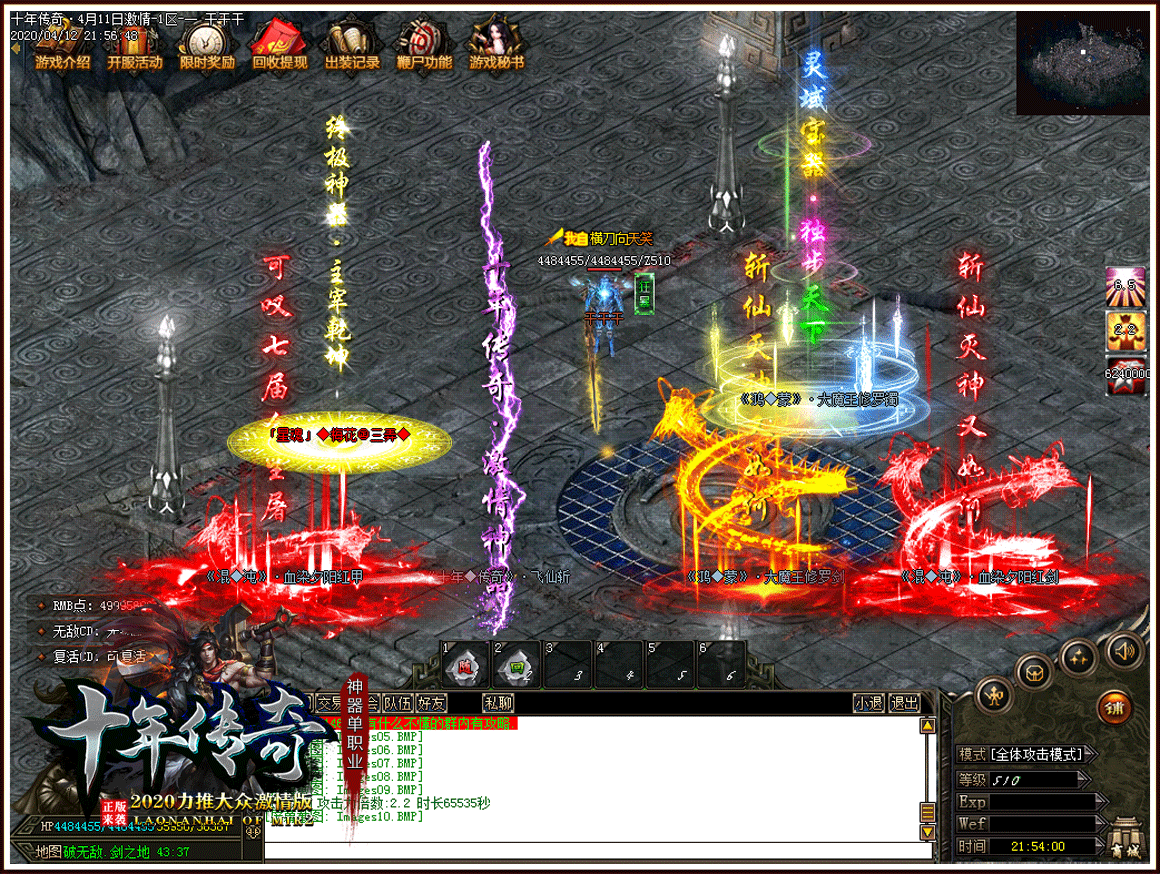Open the 开服活动 server launch events
1160x874 pixels.
(135, 46)
